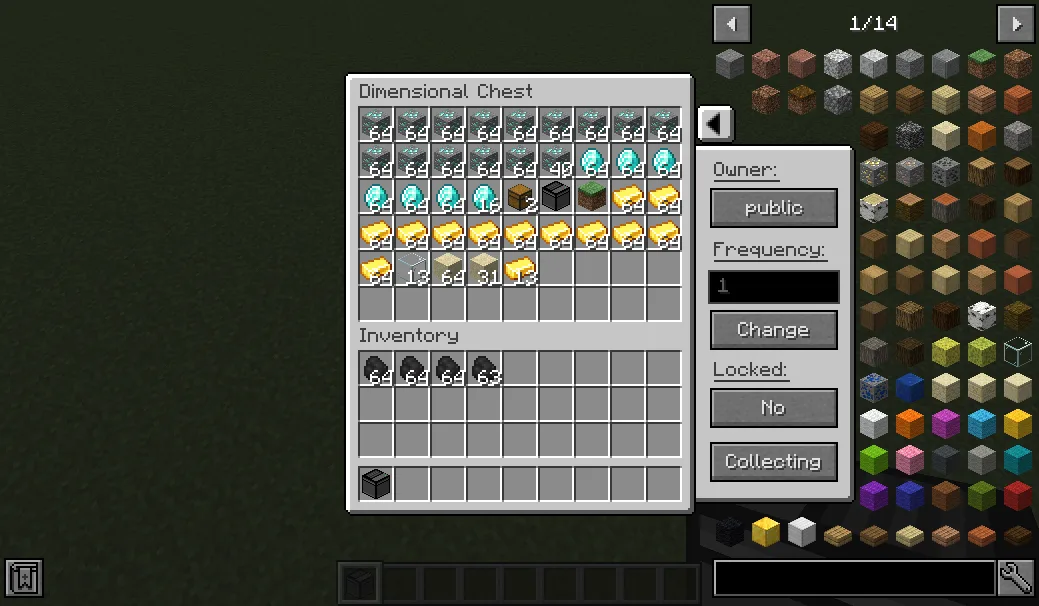Take the wooden chest stack of 2

coord(520,197)
